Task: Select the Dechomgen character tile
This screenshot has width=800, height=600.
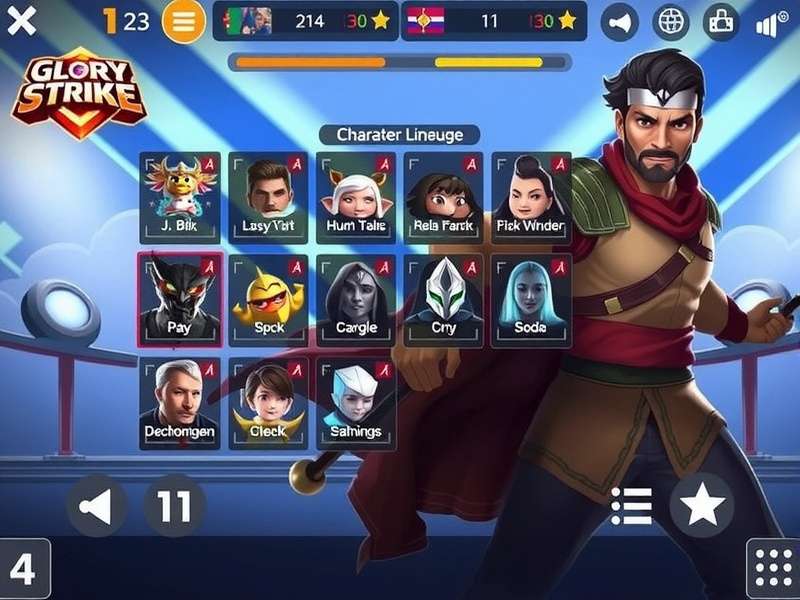Action: 180,403
